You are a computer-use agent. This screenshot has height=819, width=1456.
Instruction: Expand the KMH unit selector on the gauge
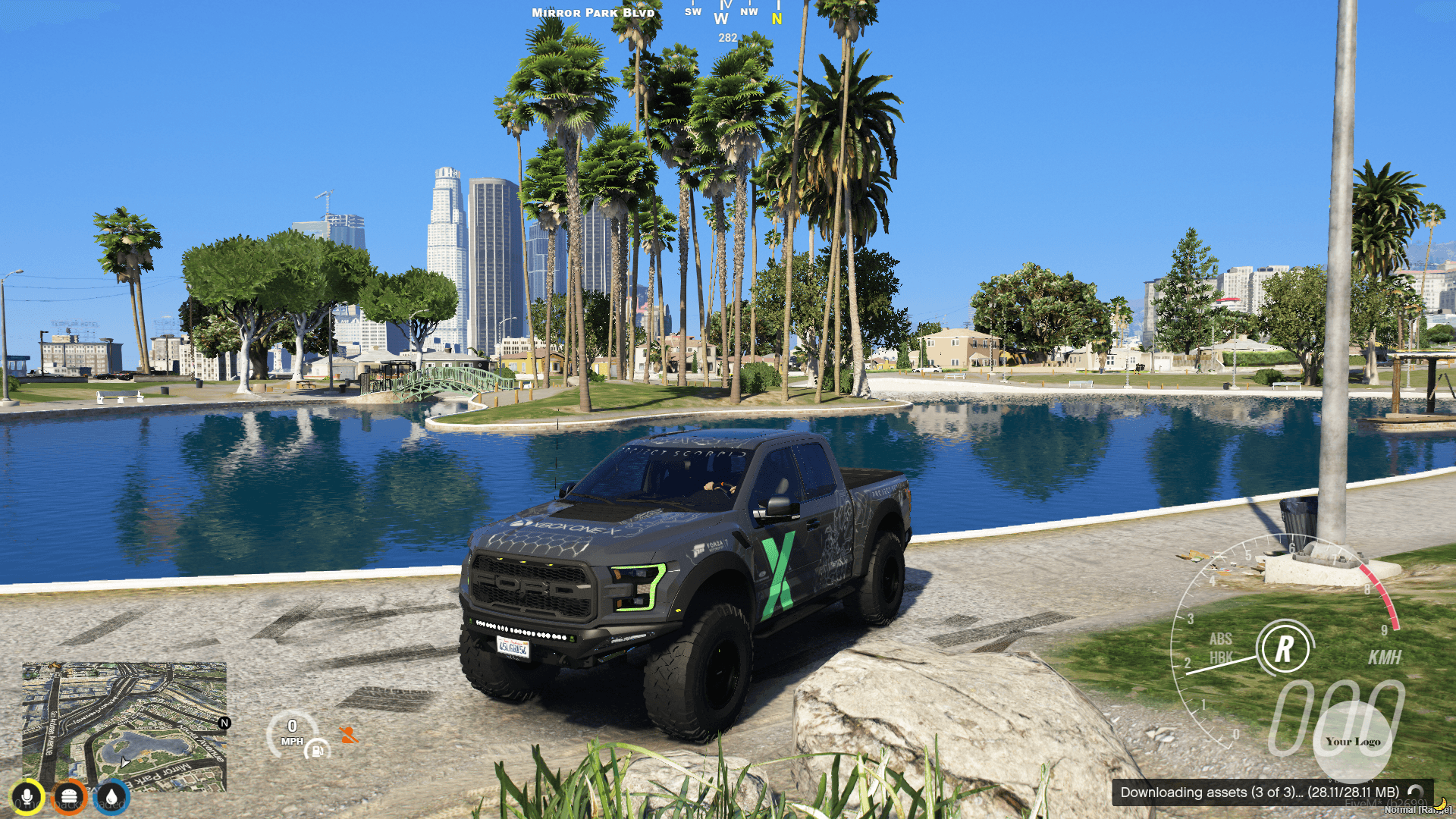click(x=1385, y=657)
